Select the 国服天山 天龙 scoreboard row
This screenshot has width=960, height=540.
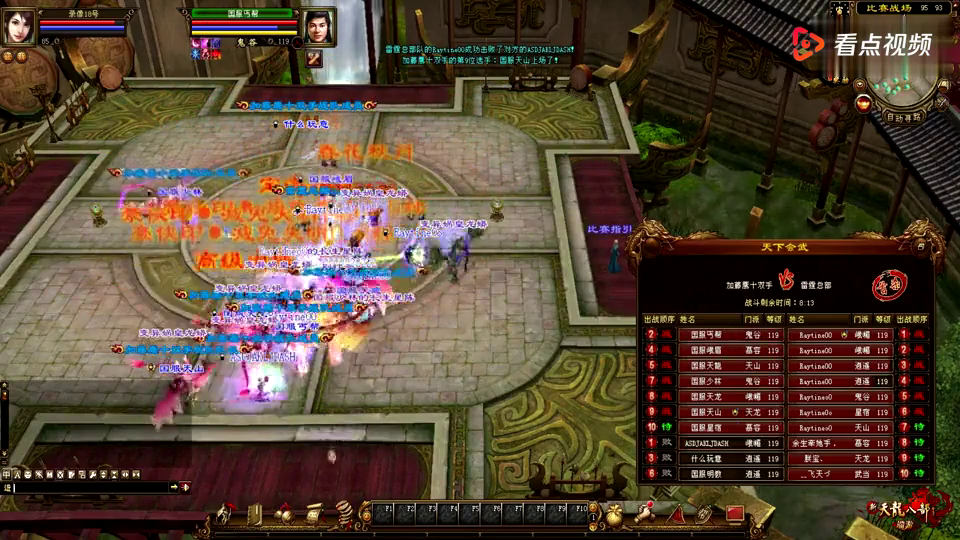(713, 412)
